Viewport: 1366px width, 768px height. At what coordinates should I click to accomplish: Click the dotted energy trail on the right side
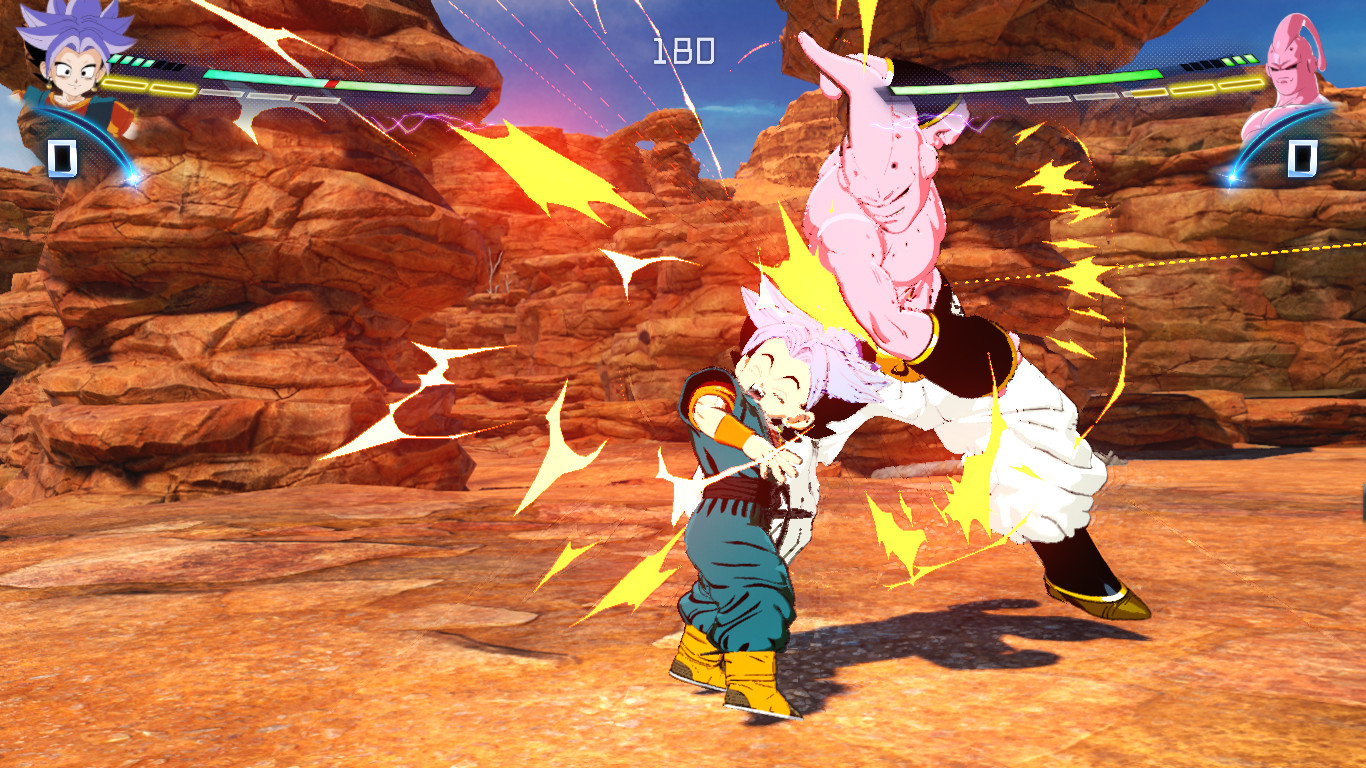1200,255
